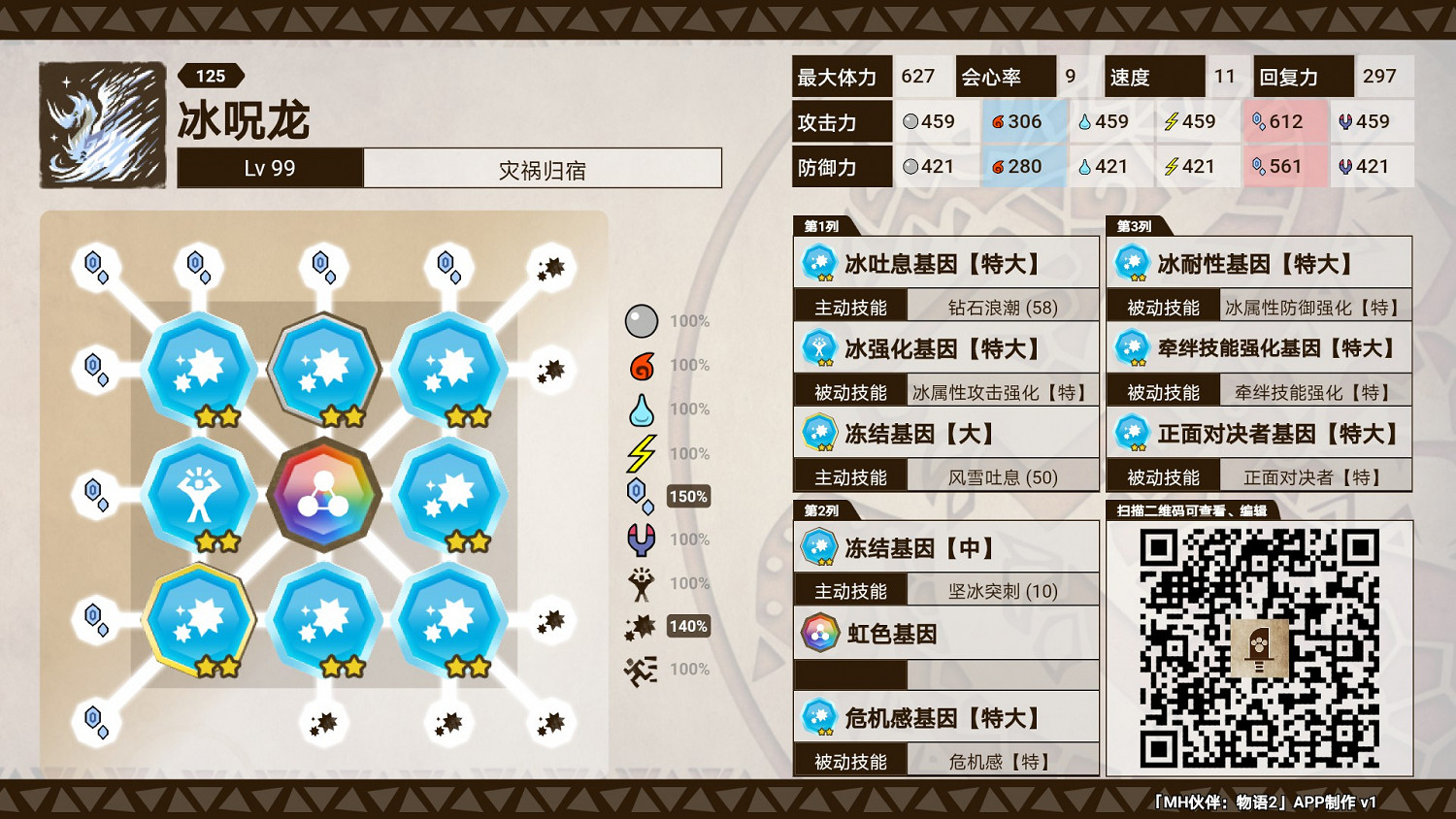The image size is (1456, 819).
Task: Click the 150% ice resistance value badge
Action: point(687,496)
